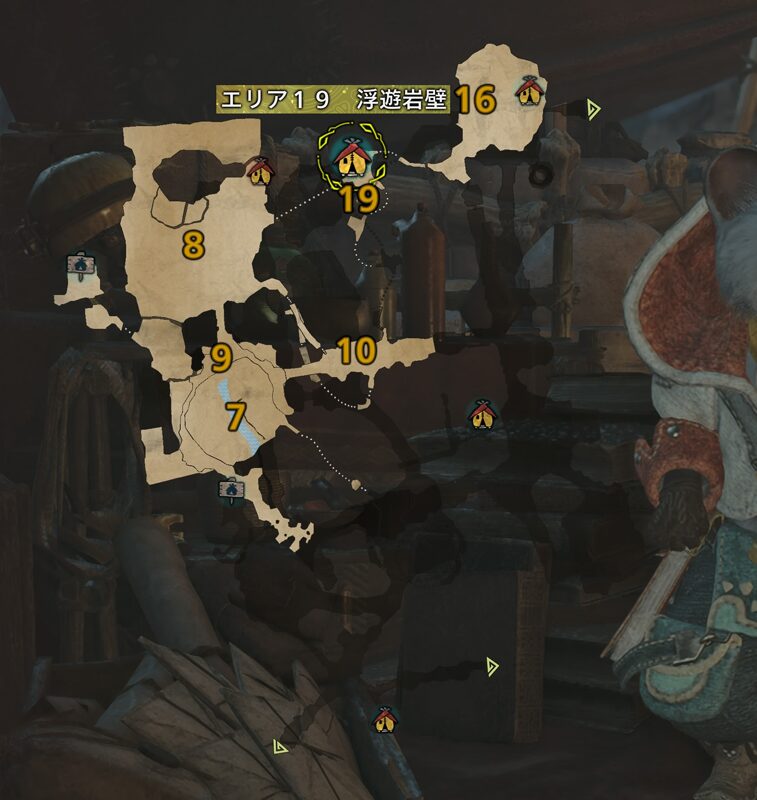
Task: Choose area 10 on the map
Action: click(x=356, y=350)
